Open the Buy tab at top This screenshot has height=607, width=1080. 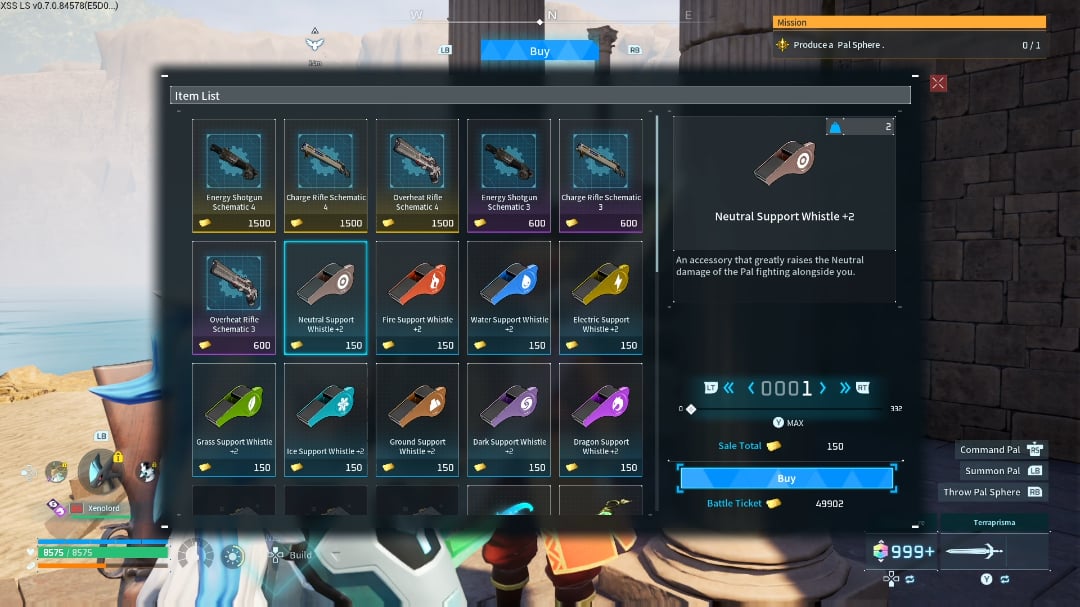tap(539, 51)
